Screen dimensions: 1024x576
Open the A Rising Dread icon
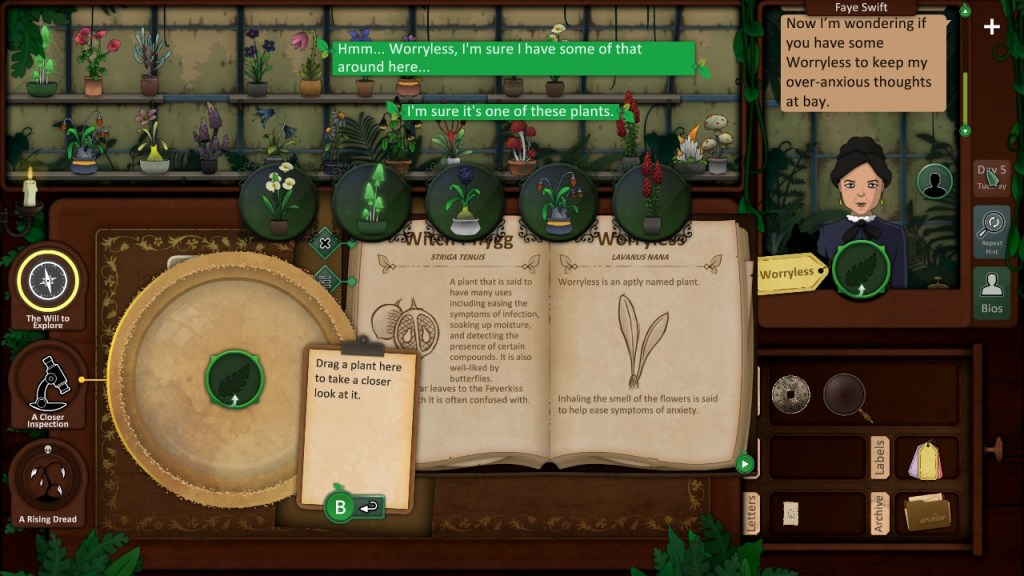tap(48, 482)
